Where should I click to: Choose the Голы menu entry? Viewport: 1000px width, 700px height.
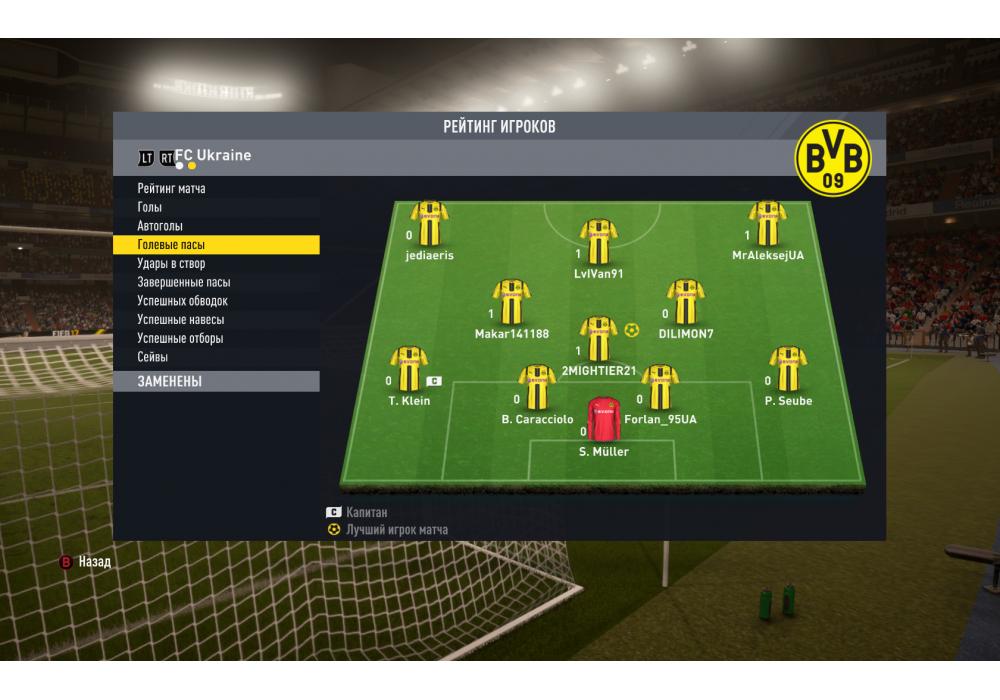click(x=150, y=207)
